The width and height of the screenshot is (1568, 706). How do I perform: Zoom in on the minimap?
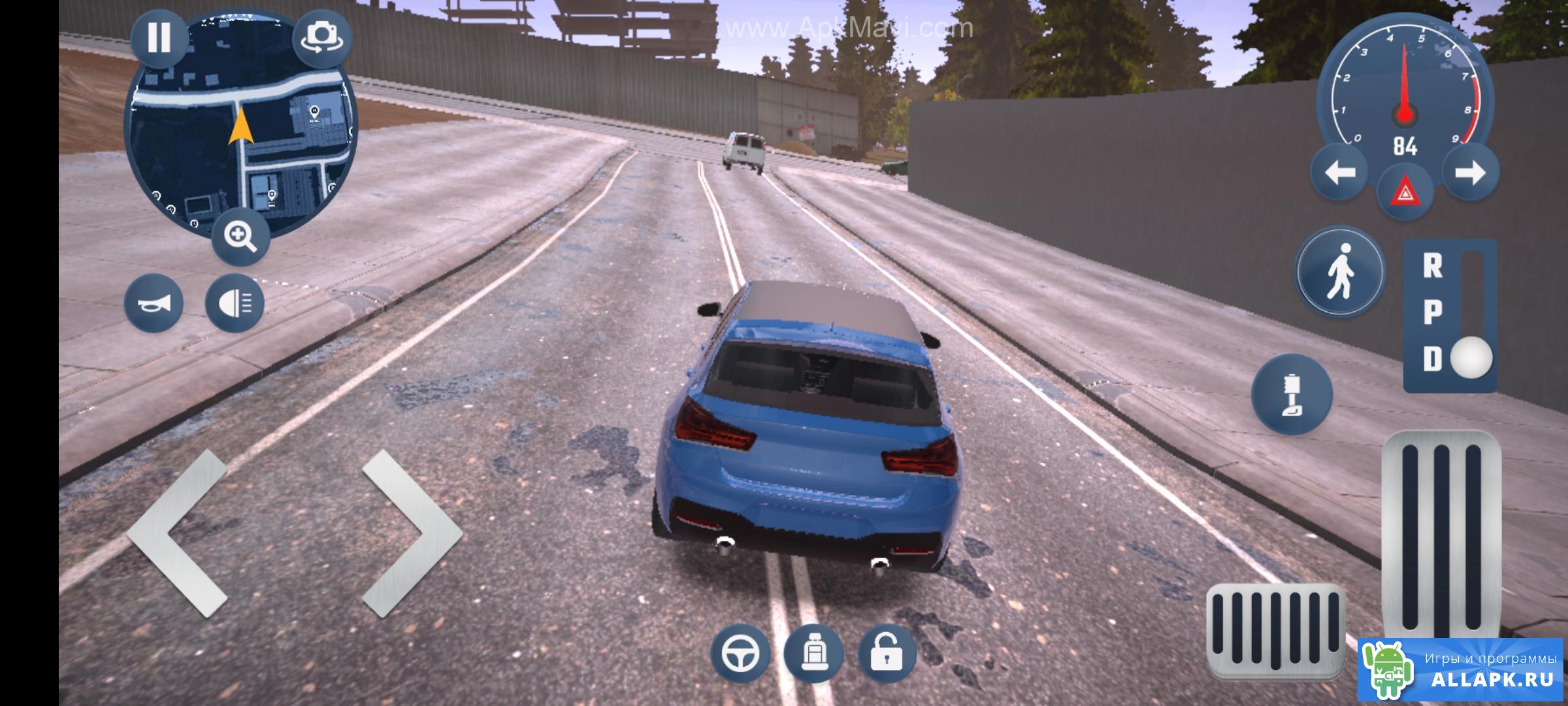coord(240,237)
